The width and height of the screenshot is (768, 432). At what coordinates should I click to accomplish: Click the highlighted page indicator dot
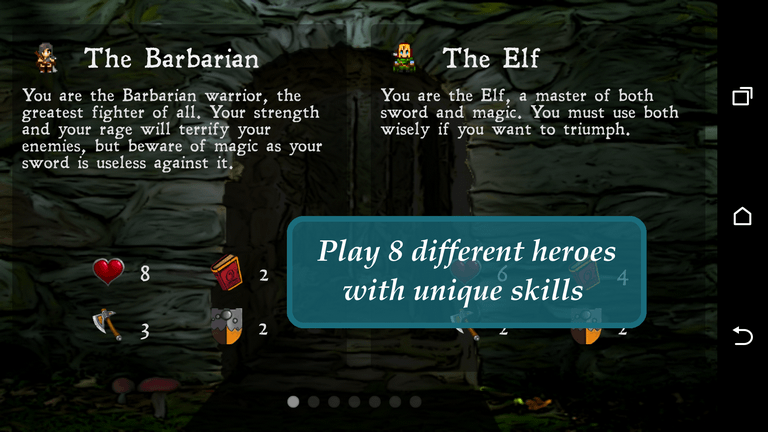pyautogui.click(x=293, y=402)
